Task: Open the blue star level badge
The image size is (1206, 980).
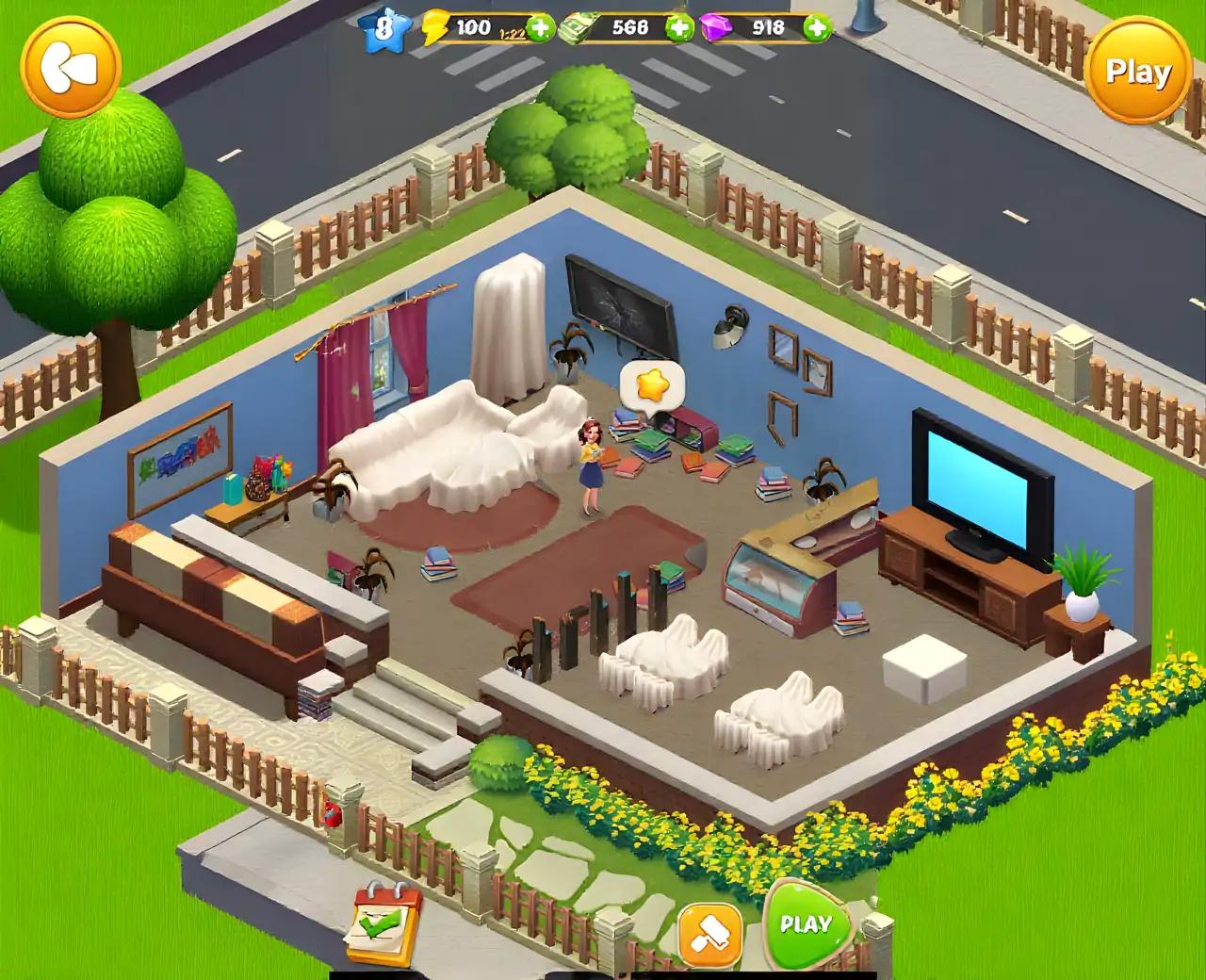Action: click(383, 28)
